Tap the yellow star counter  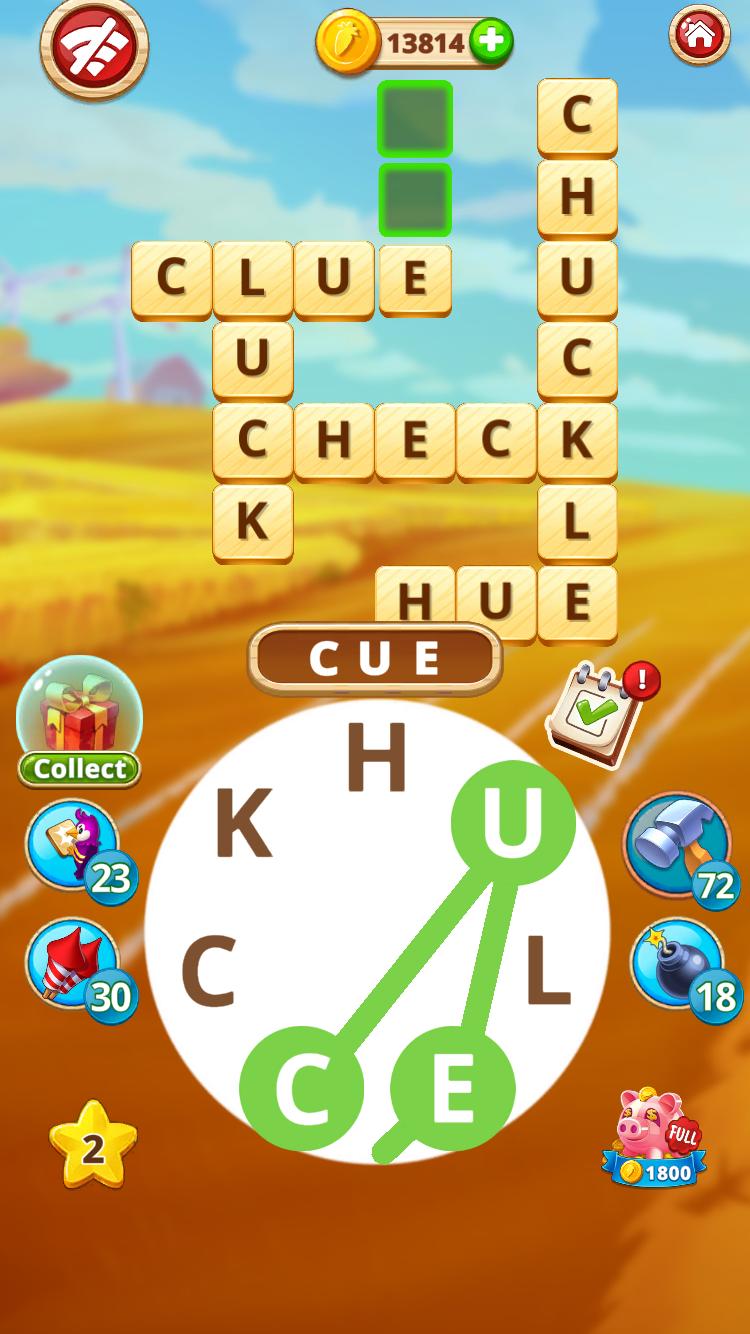click(93, 1146)
